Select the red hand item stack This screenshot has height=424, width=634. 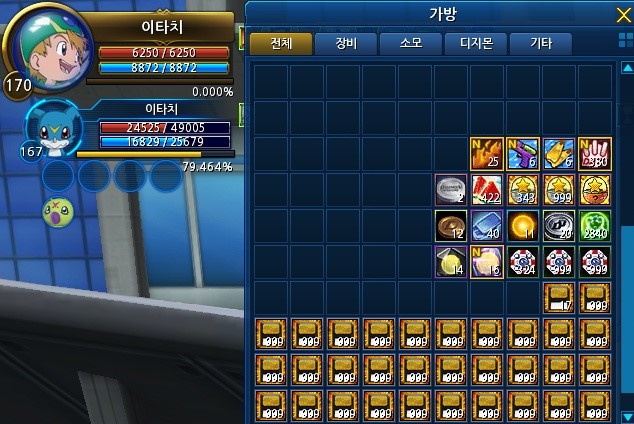click(x=594, y=153)
